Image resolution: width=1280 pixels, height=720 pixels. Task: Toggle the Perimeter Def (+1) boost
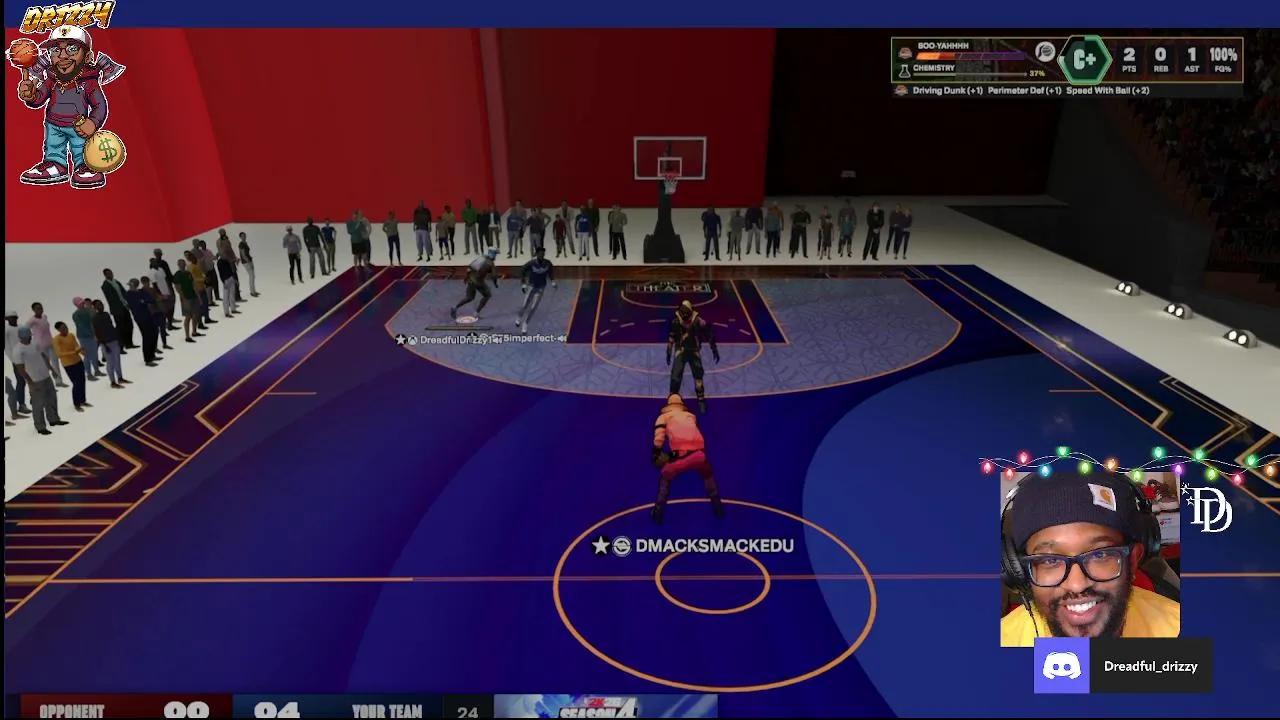1023,90
